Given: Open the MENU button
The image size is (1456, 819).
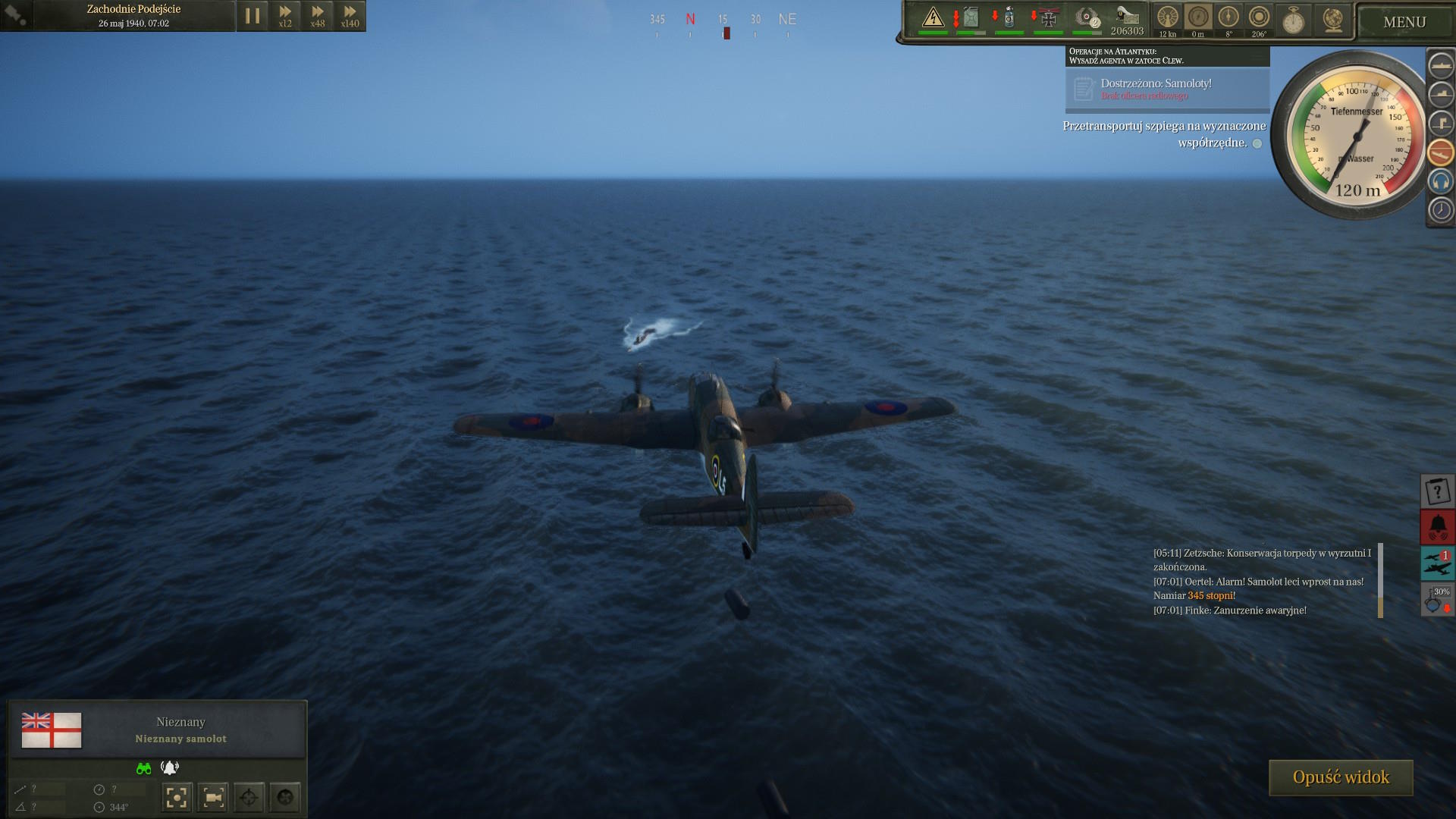Looking at the screenshot, I should pyautogui.click(x=1404, y=22).
